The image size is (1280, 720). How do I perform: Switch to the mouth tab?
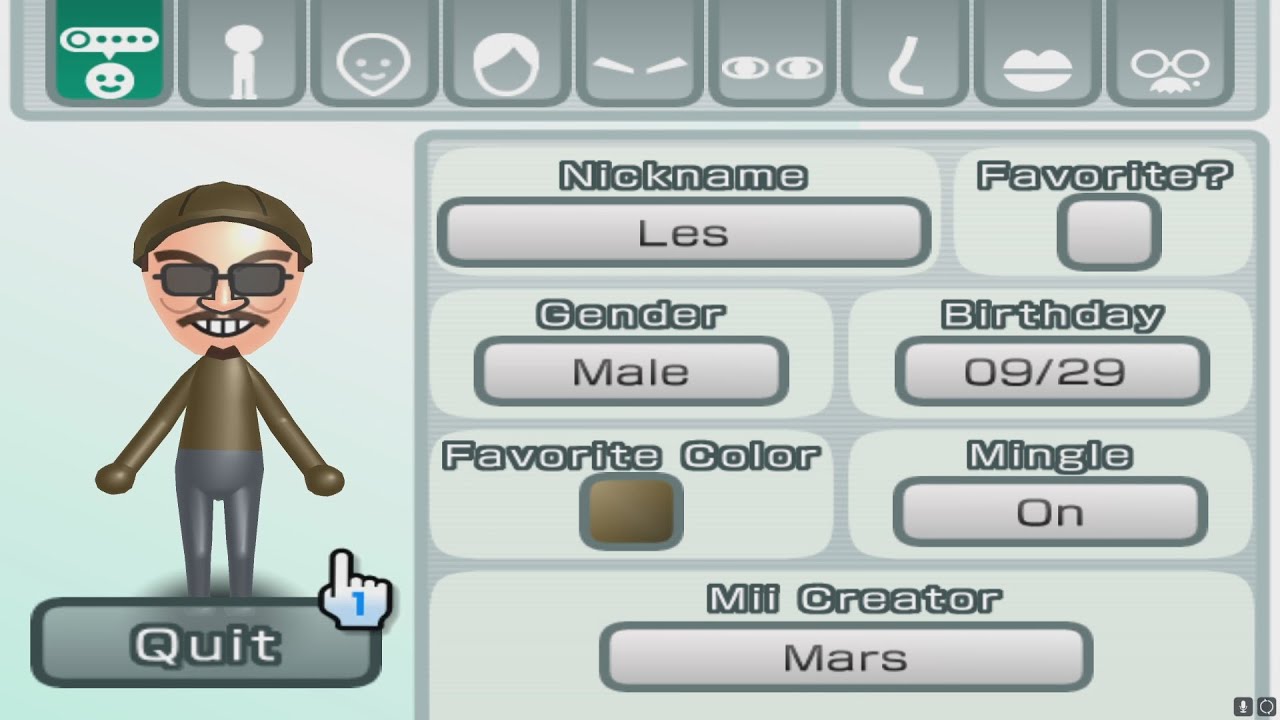pos(1037,53)
